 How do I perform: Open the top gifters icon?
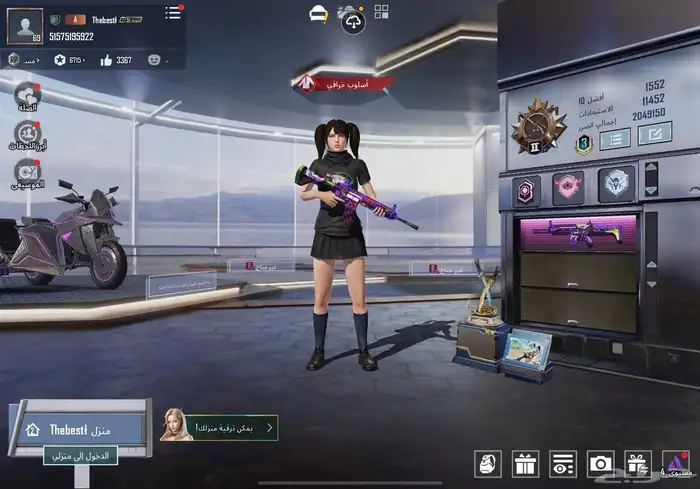[x=27, y=134]
